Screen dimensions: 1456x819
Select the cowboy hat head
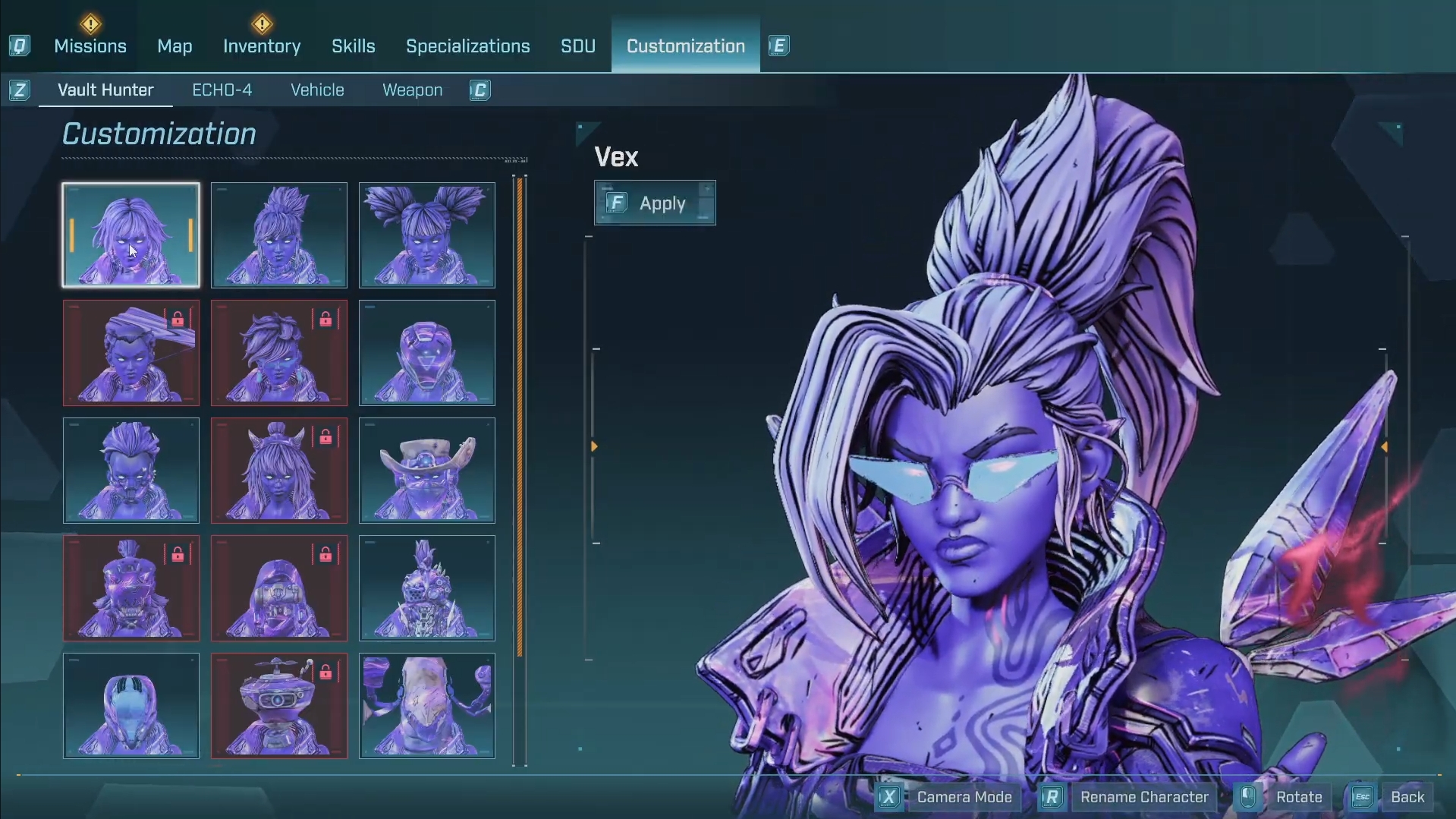point(427,471)
